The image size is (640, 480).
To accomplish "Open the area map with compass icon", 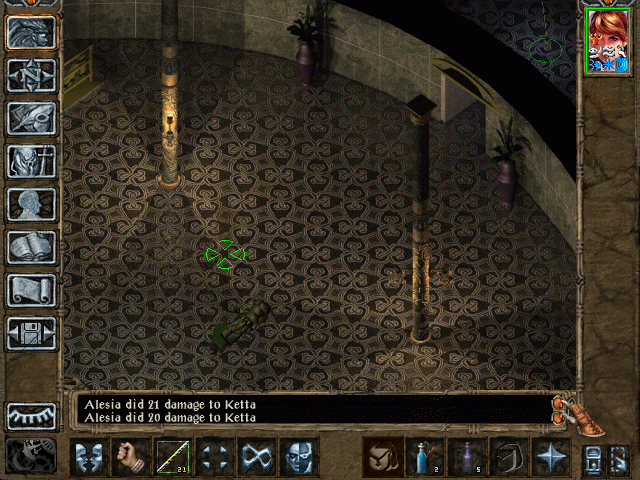I will tap(32, 76).
